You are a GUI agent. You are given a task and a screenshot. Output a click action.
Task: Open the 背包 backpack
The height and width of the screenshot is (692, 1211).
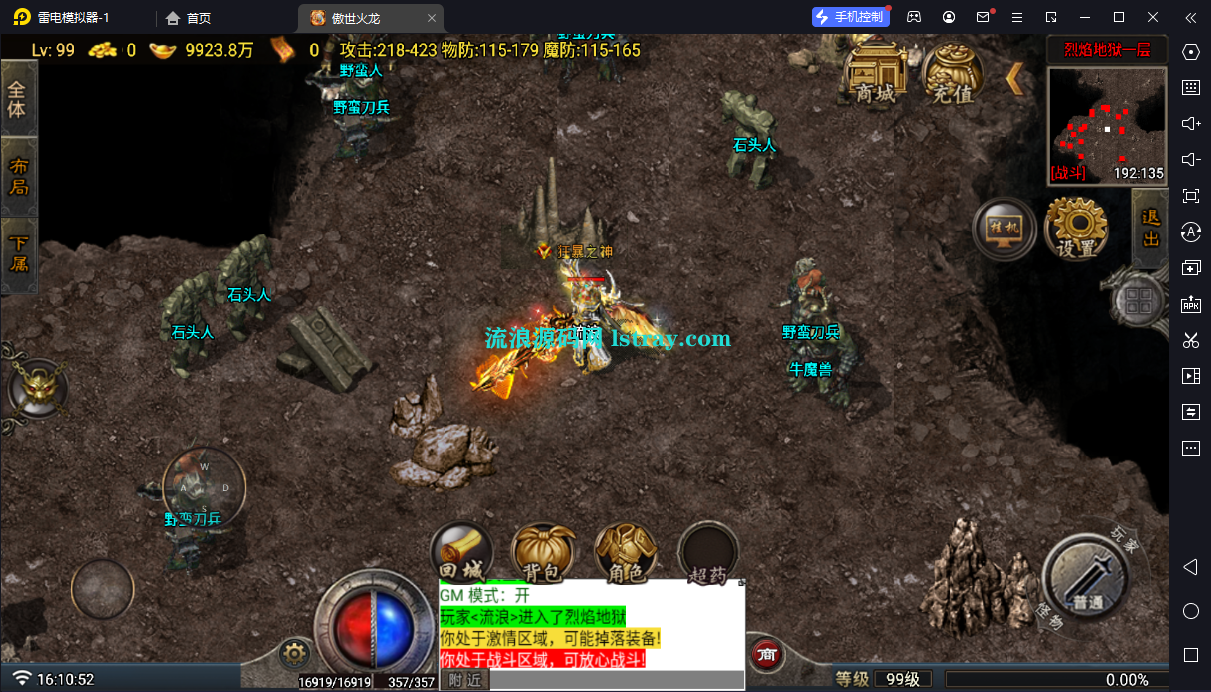pos(543,553)
